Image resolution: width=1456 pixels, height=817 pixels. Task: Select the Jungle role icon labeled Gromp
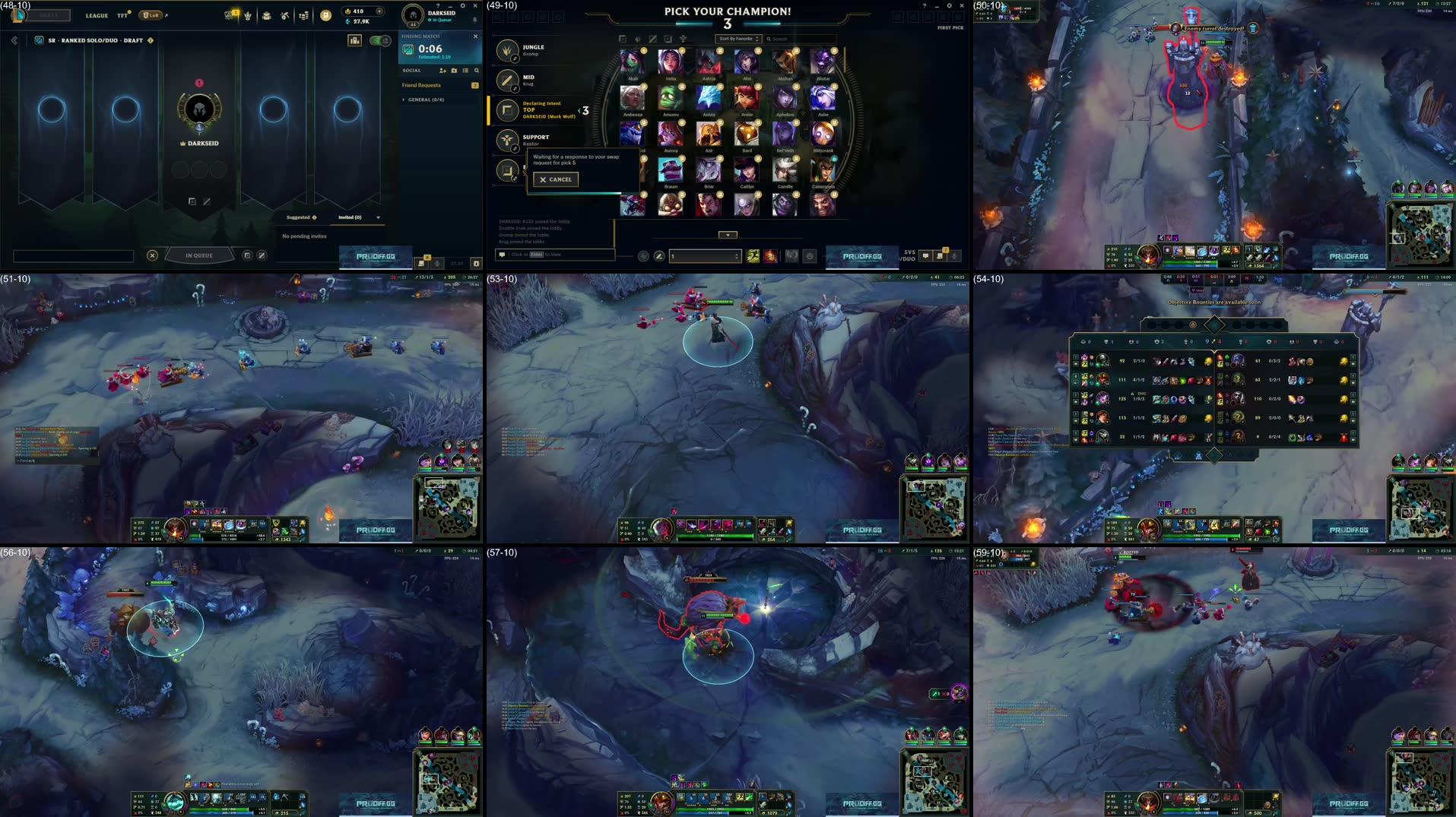point(508,50)
